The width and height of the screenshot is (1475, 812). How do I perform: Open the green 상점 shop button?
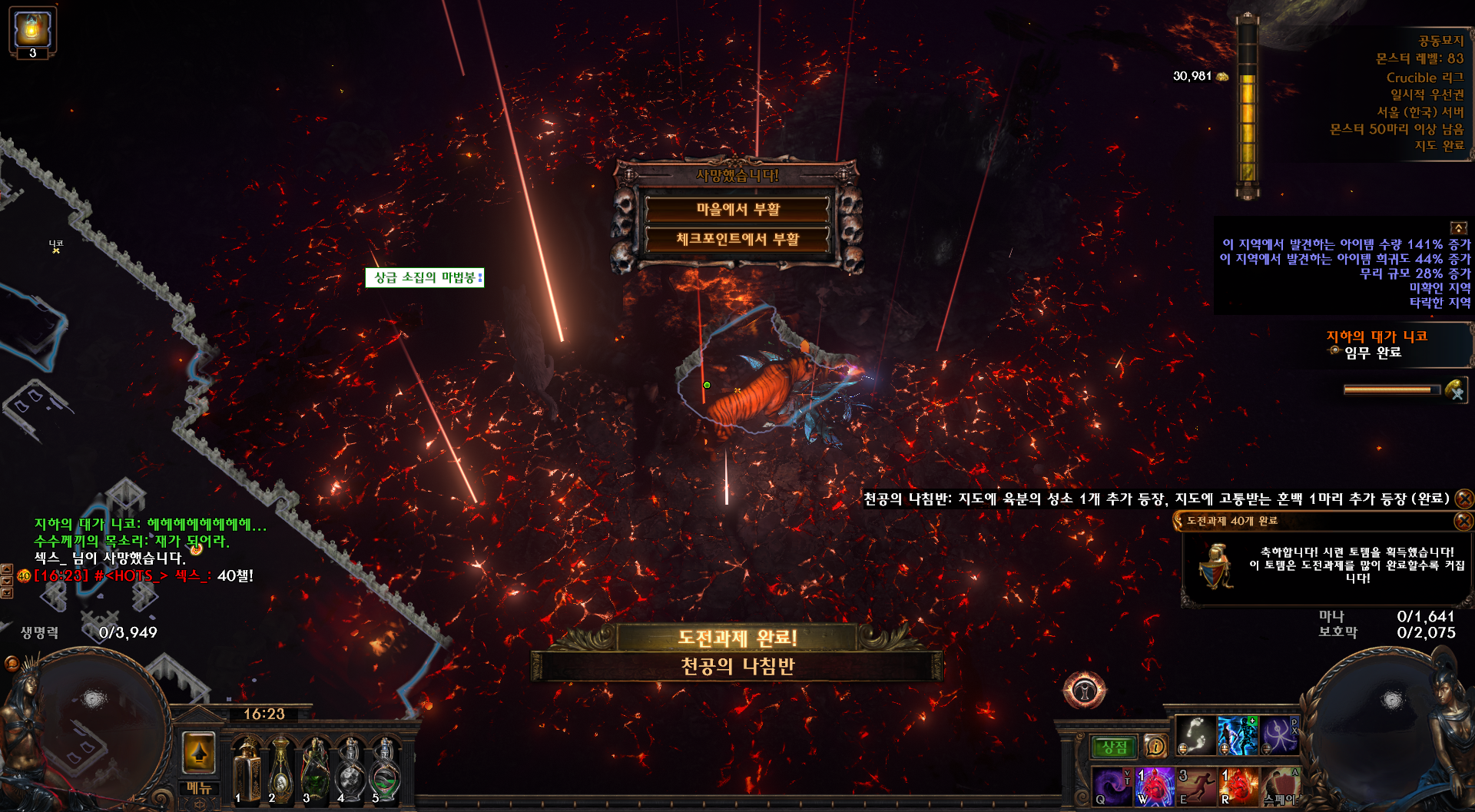pos(1114,747)
